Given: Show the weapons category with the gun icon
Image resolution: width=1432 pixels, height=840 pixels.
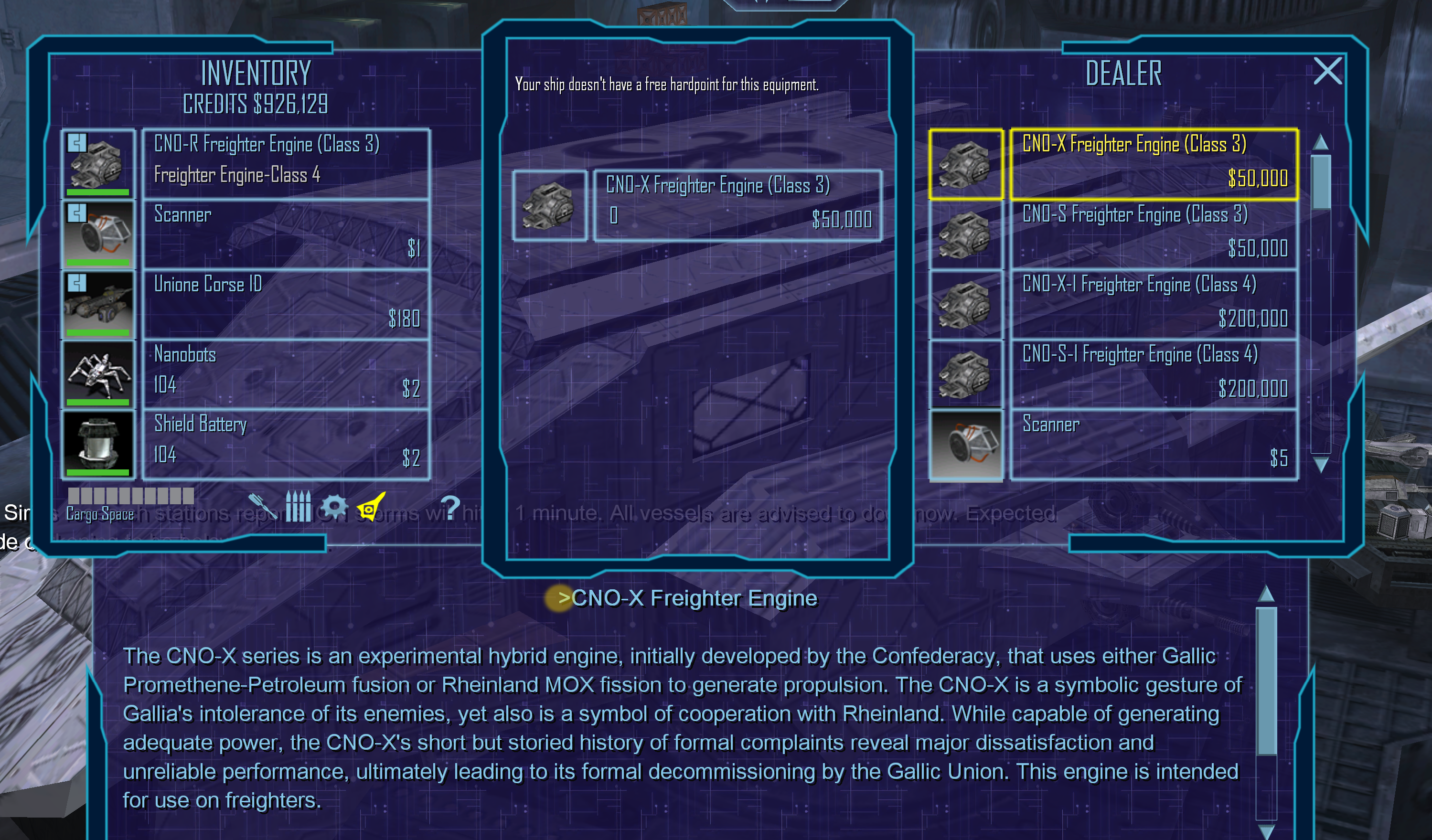Looking at the screenshot, I should point(262,505).
